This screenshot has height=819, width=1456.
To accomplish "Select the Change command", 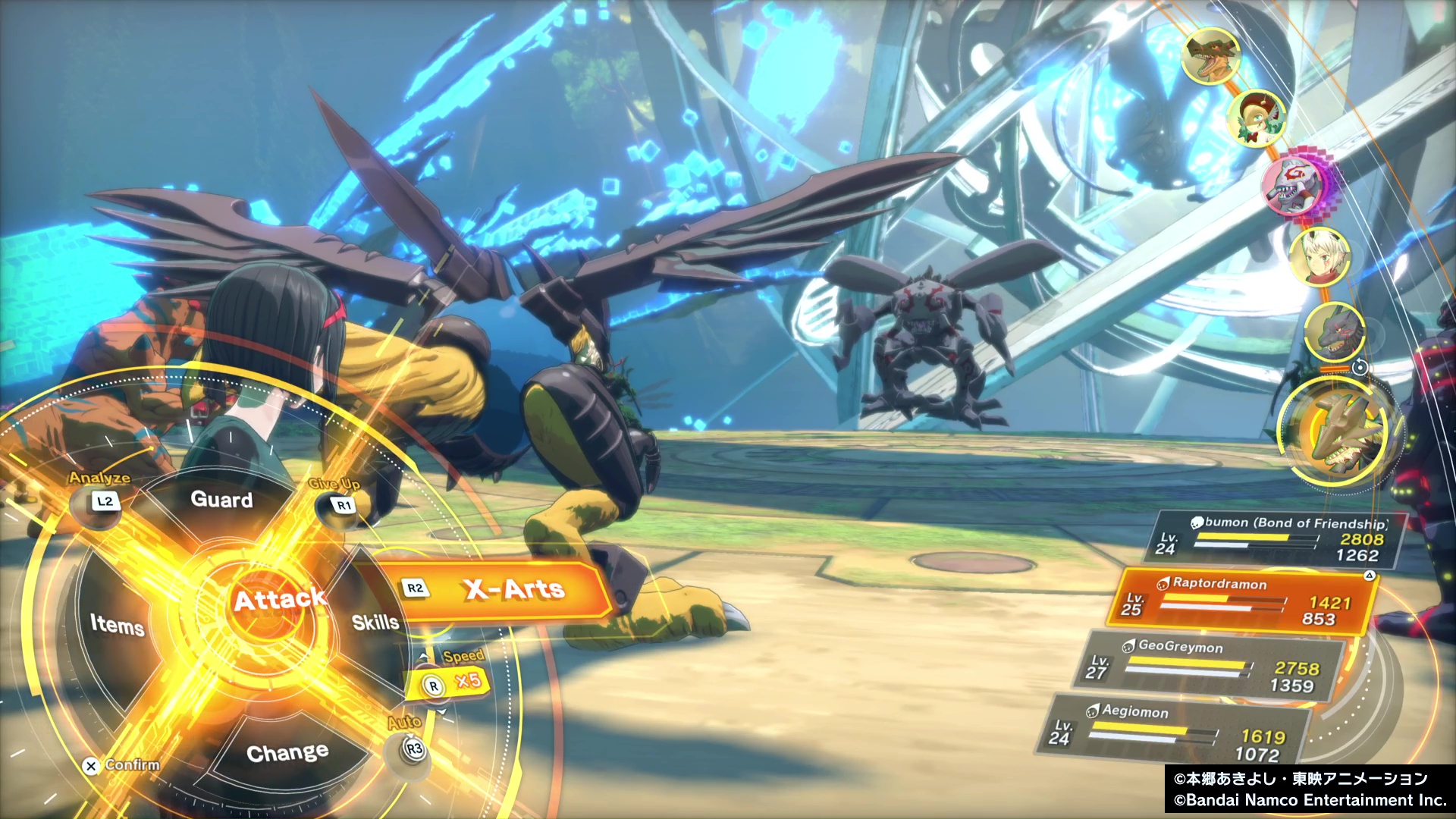I will pos(287,753).
